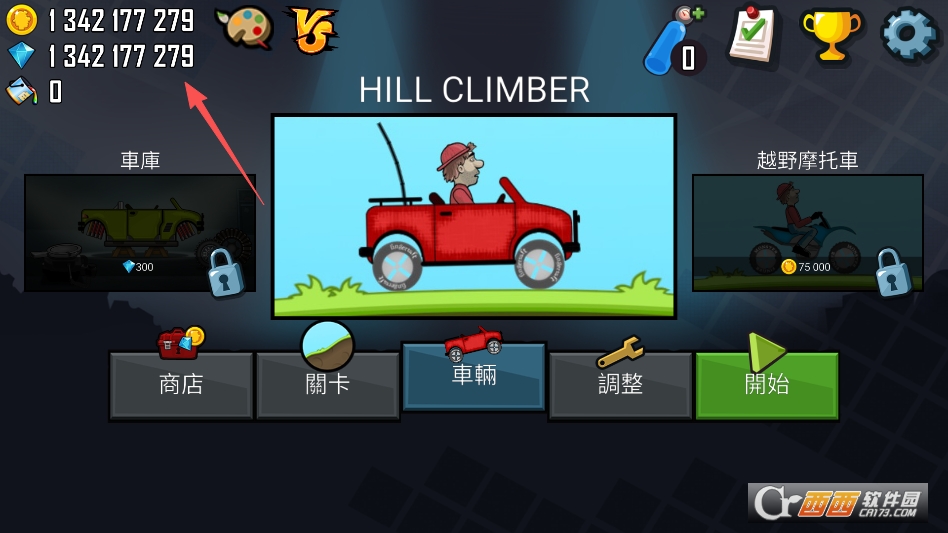Click the blue fuel canister boost icon
This screenshot has height=533, width=948.
tap(674, 42)
